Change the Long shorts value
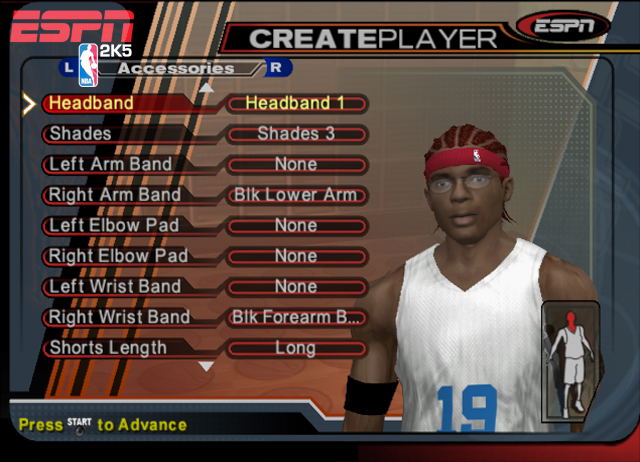Screen dimensions: 640x462 [296, 348]
